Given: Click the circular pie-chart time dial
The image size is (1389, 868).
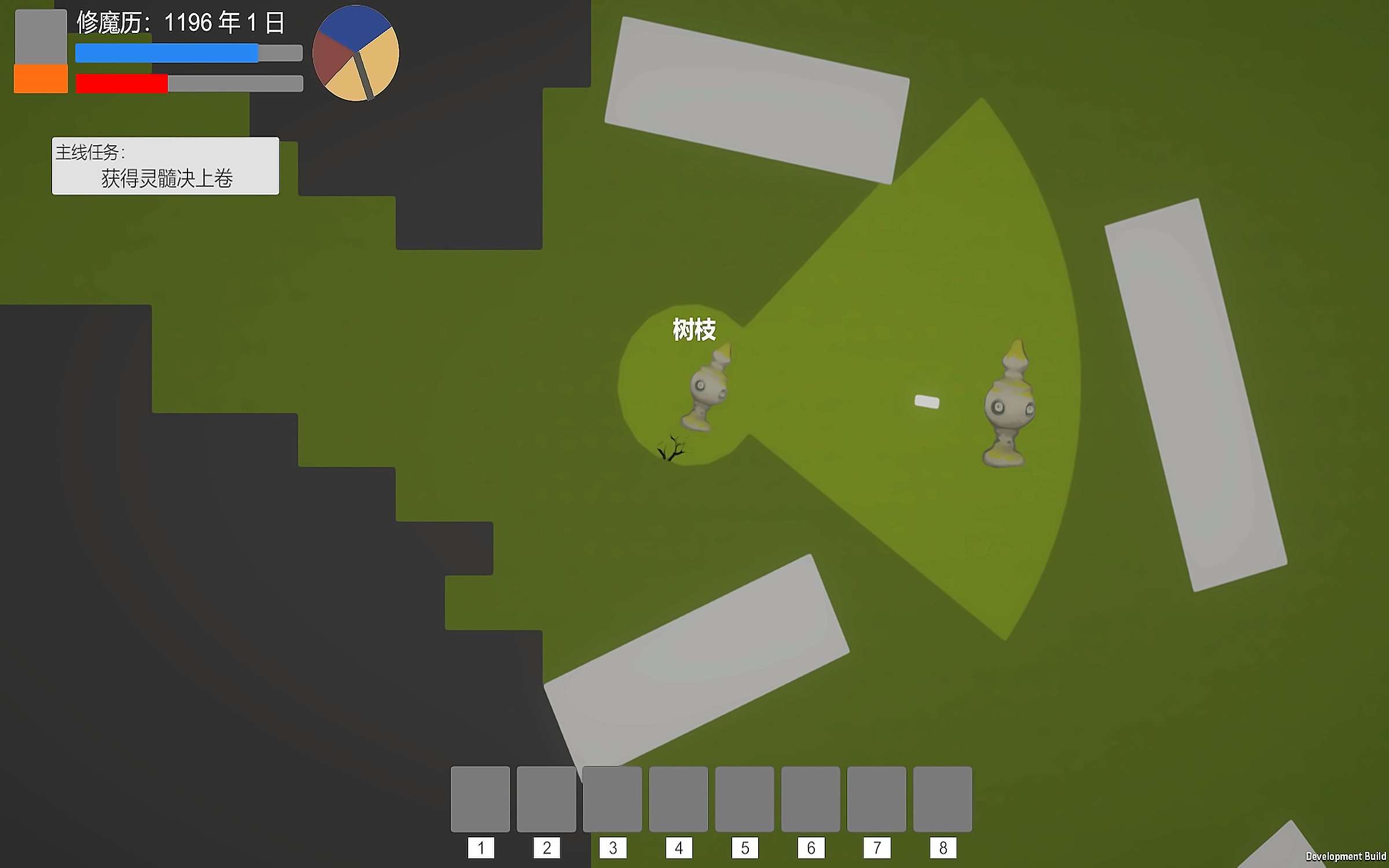Looking at the screenshot, I should (355, 53).
